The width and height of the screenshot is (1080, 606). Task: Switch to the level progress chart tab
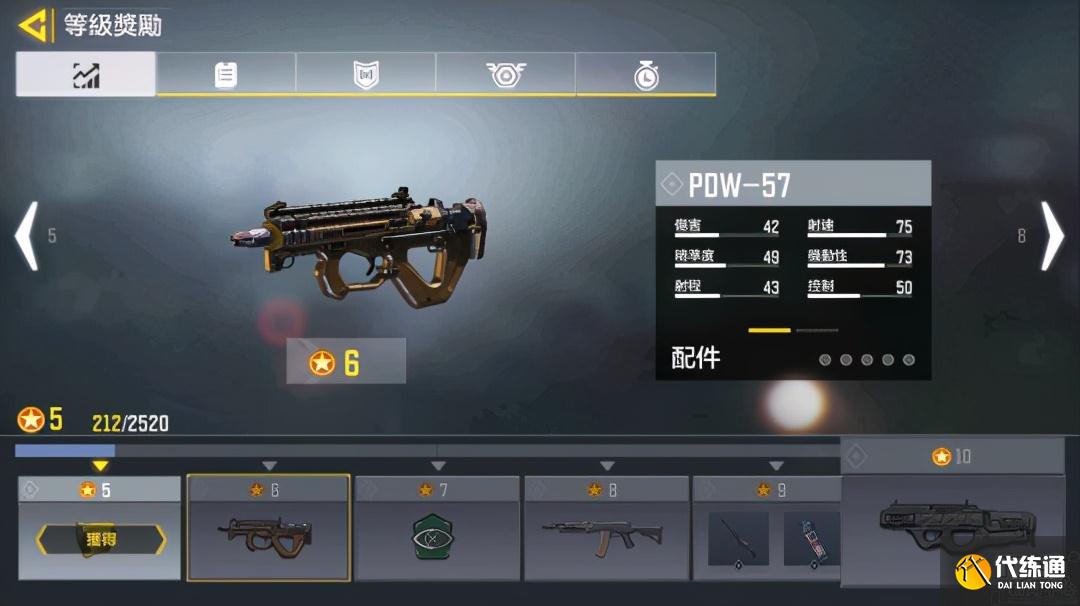tap(86, 75)
